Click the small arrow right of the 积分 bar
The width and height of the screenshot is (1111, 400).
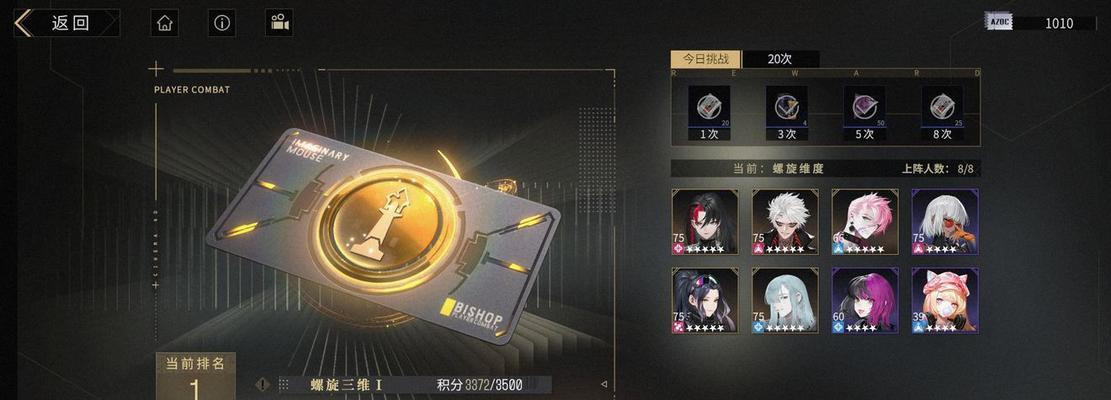coord(603,384)
